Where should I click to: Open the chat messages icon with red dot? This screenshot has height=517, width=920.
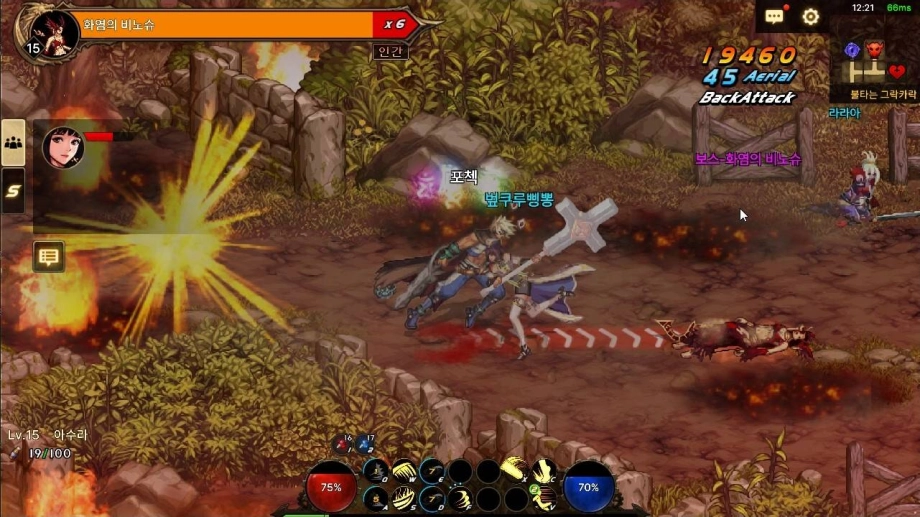(775, 17)
